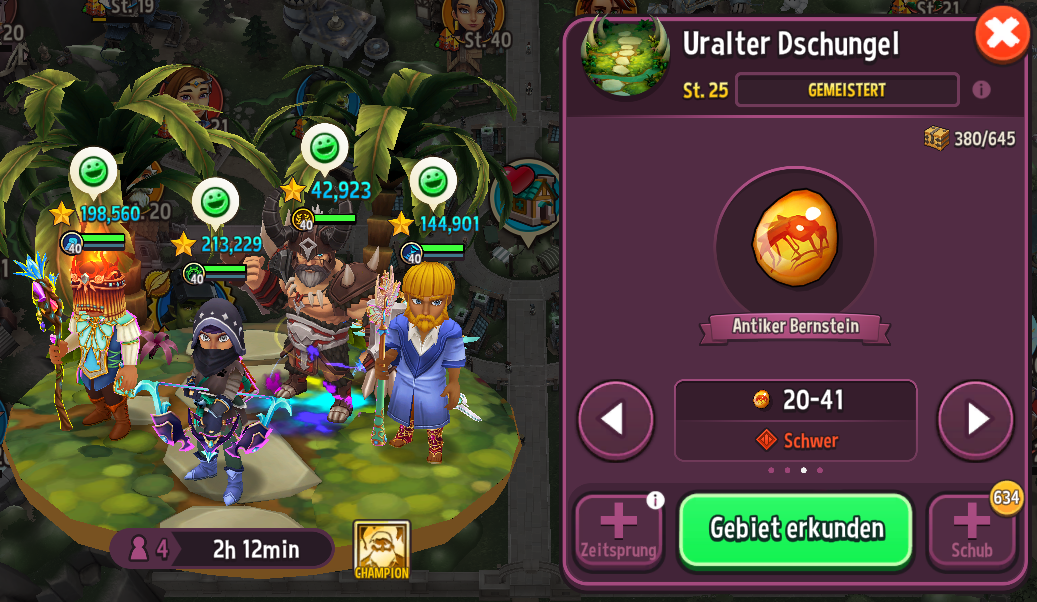This screenshot has height=602, width=1037.
Task: Go to the next difficulty with right arrow
Action: point(975,419)
